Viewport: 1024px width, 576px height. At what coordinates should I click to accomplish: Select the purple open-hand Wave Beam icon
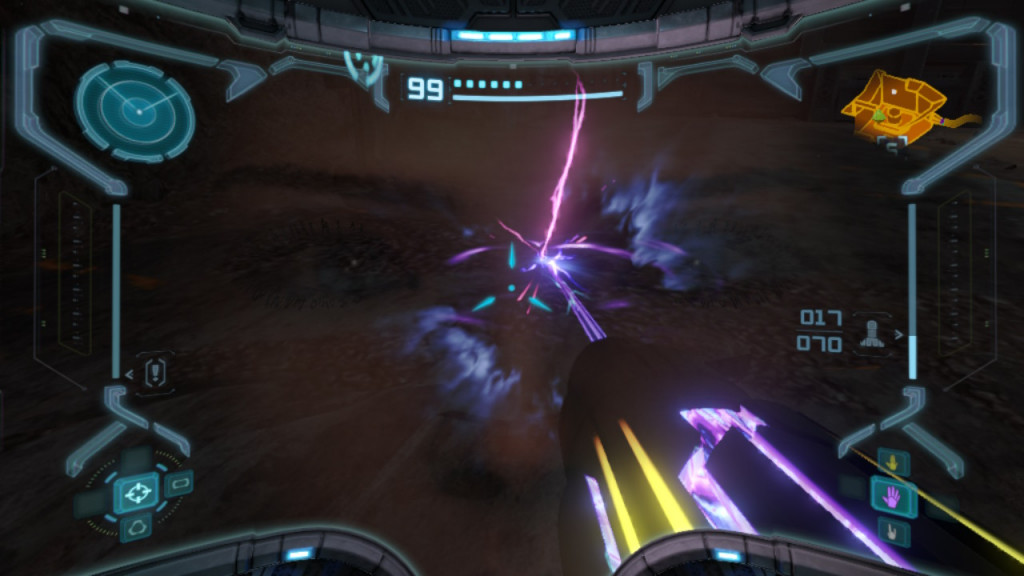[x=892, y=495]
